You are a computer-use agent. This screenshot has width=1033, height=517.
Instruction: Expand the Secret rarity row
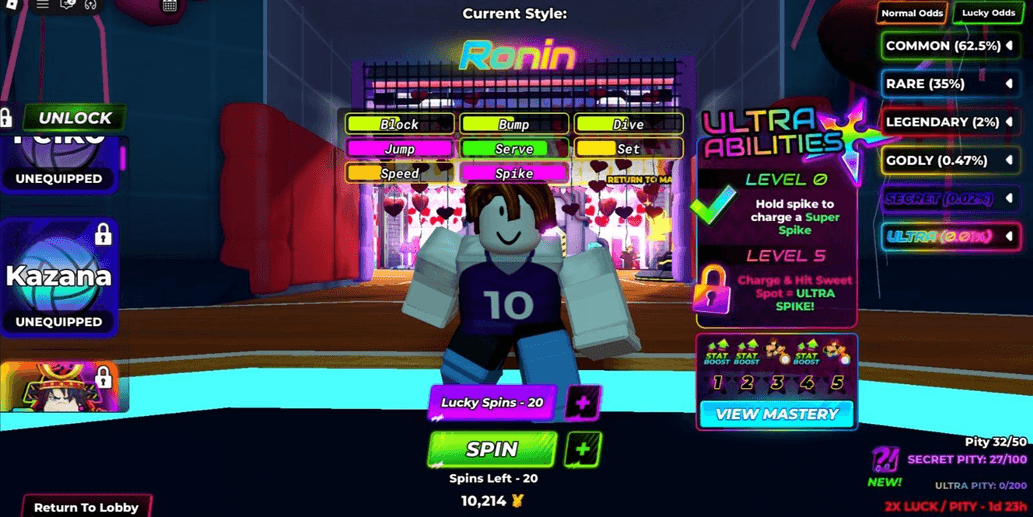tap(948, 199)
